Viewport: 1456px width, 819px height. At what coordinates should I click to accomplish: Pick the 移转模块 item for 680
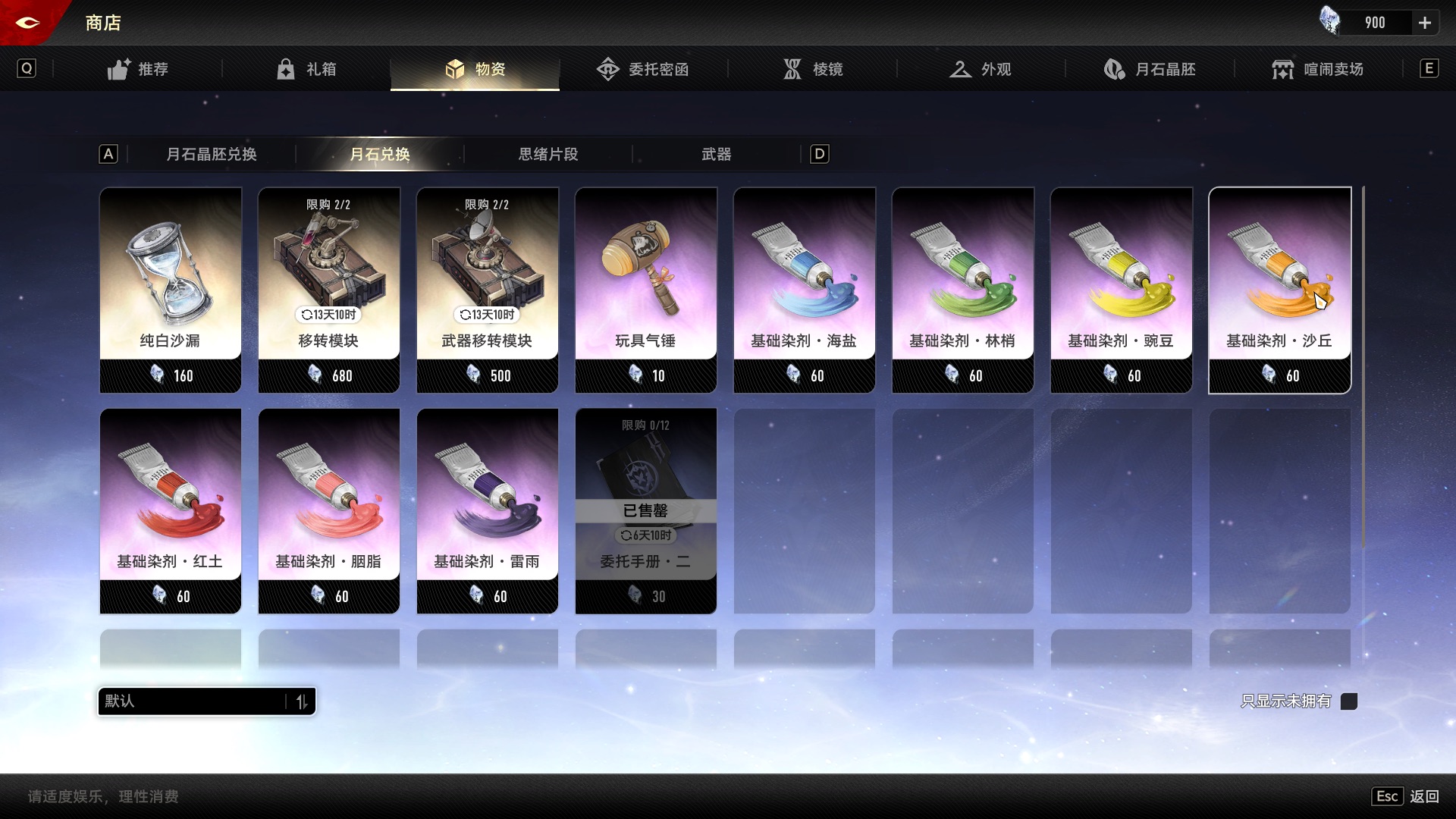[x=329, y=290]
